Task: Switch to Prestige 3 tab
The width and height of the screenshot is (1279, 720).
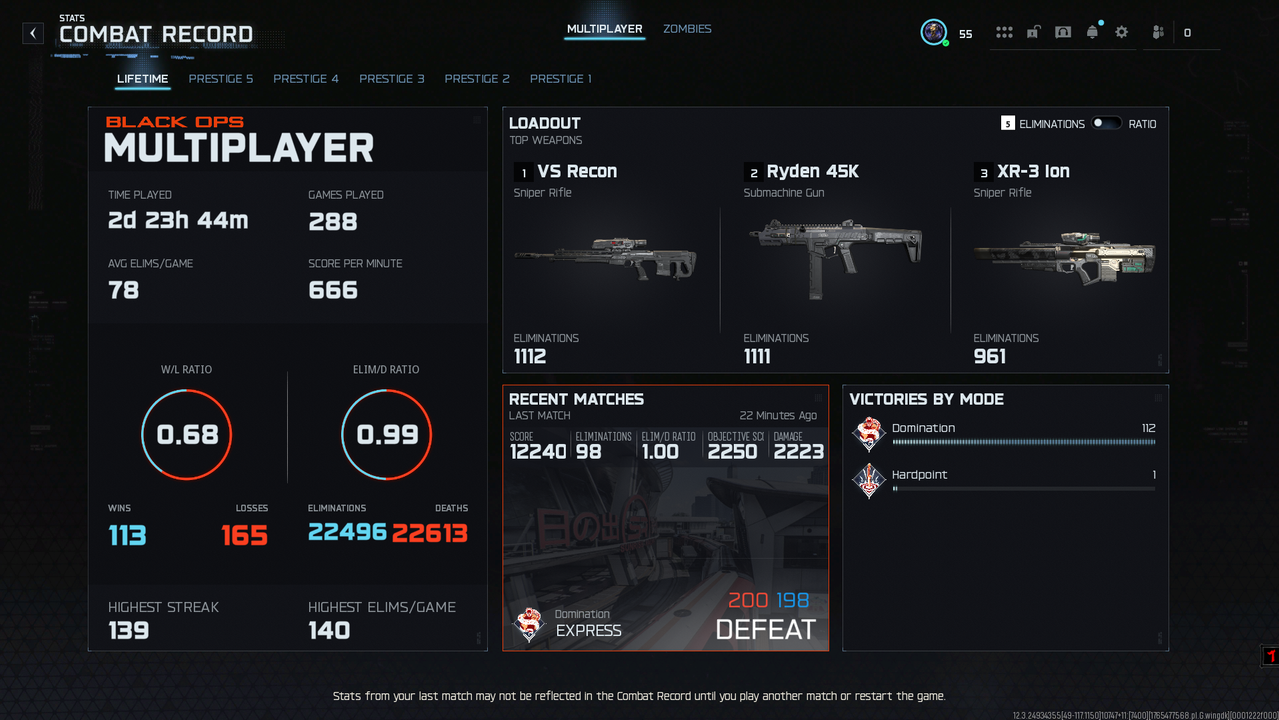Action: pos(392,79)
